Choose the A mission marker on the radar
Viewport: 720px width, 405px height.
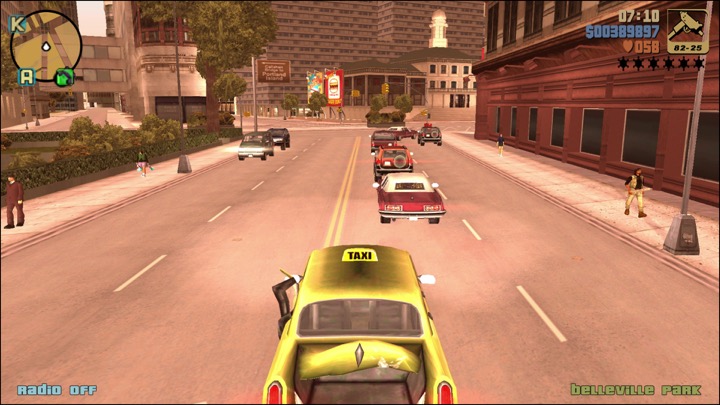coord(27,75)
